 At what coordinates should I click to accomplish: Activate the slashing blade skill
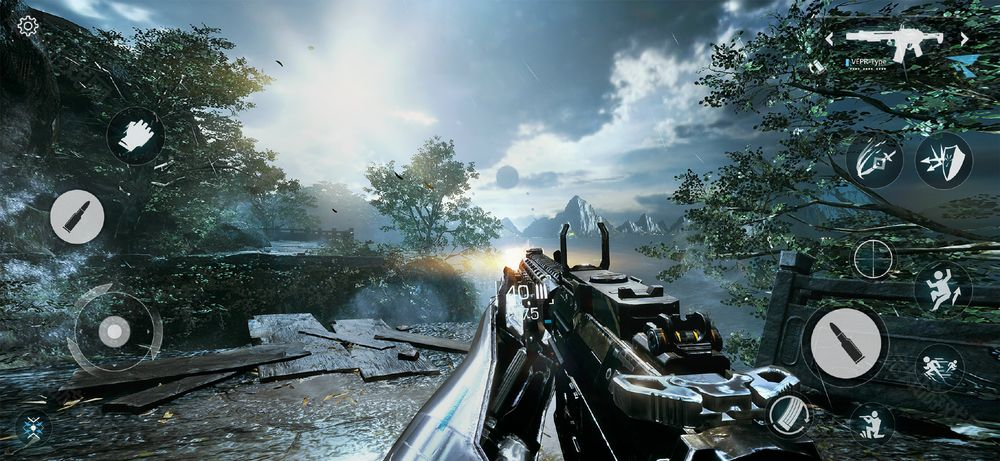click(x=875, y=160)
